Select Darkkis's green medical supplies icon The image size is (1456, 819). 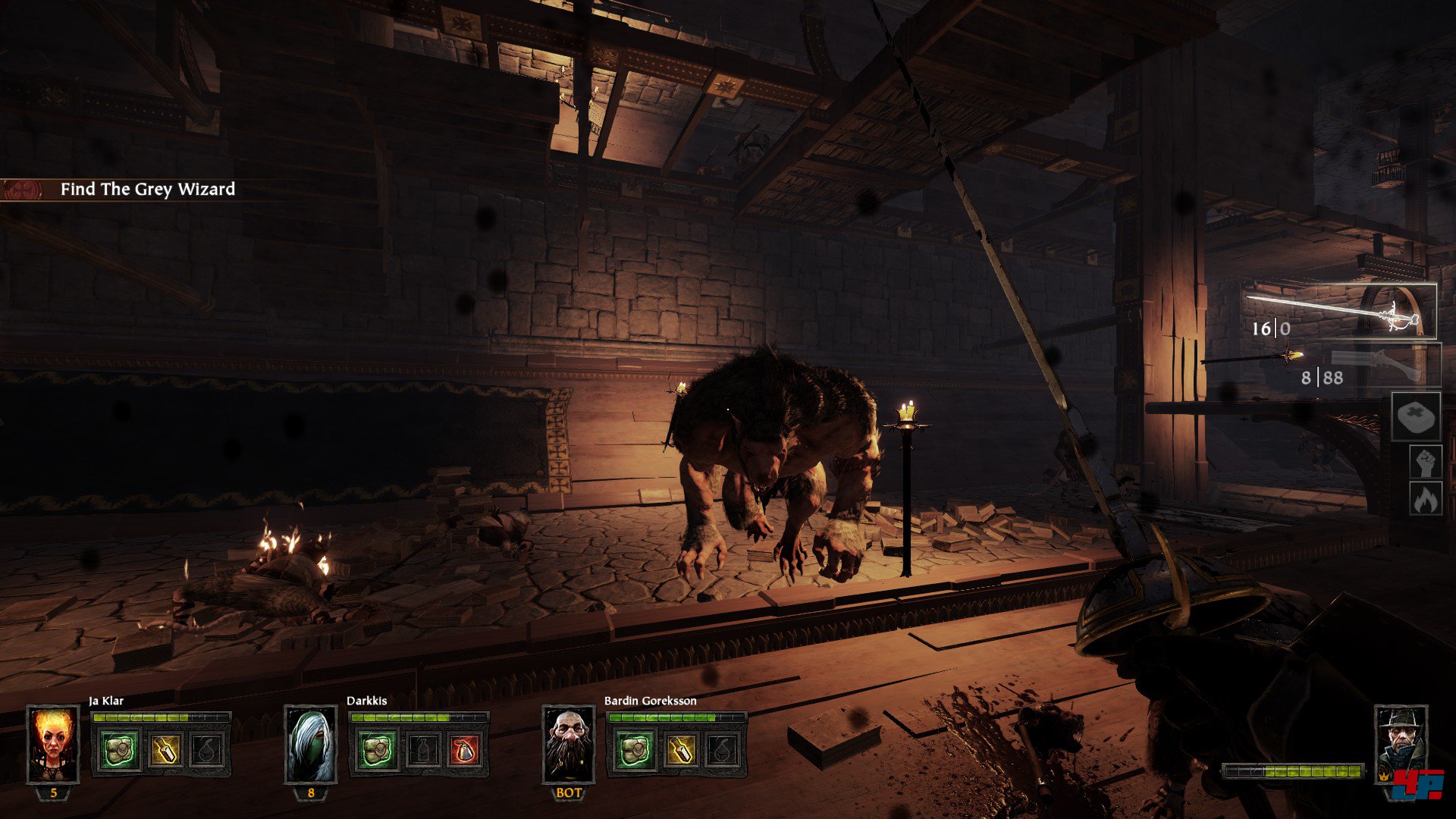pyautogui.click(x=377, y=750)
